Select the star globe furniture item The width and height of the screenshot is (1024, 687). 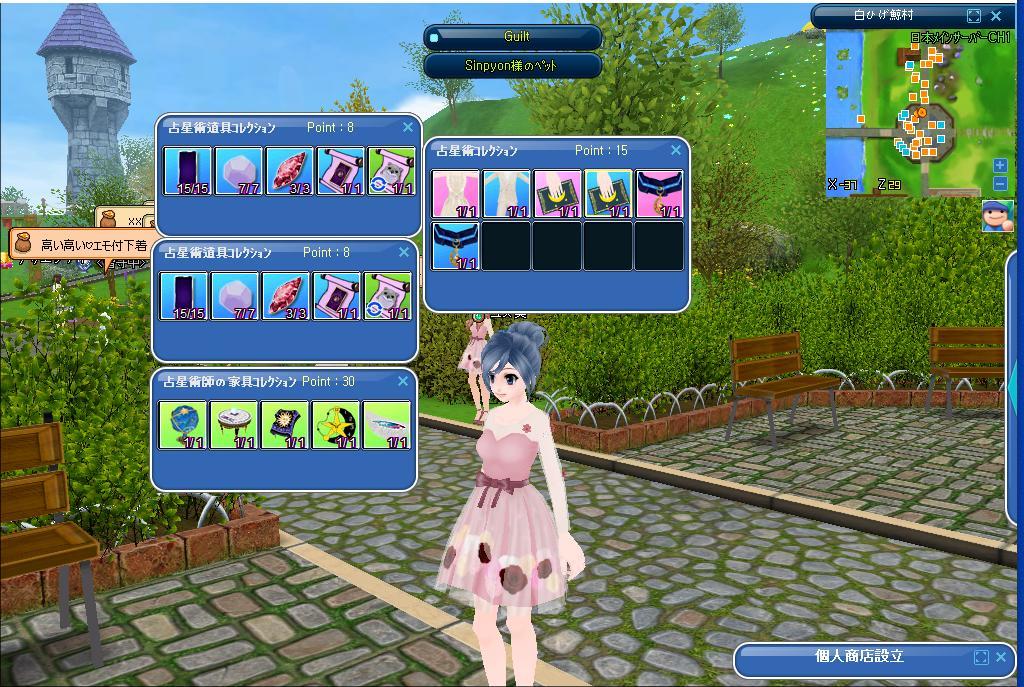click(x=184, y=425)
